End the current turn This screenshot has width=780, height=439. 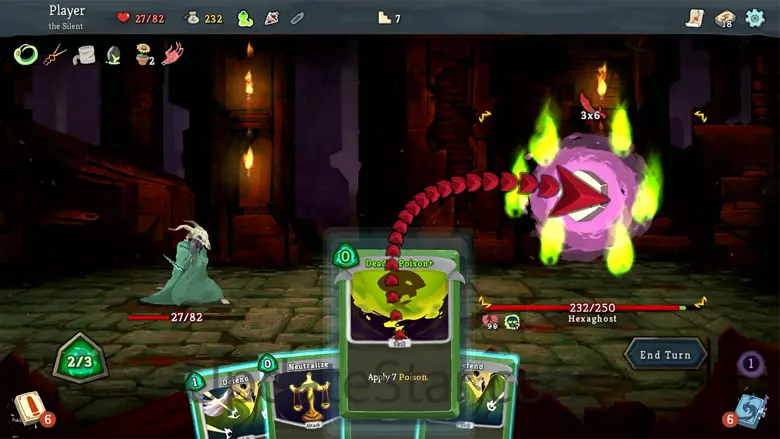pyautogui.click(x=665, y=355)
